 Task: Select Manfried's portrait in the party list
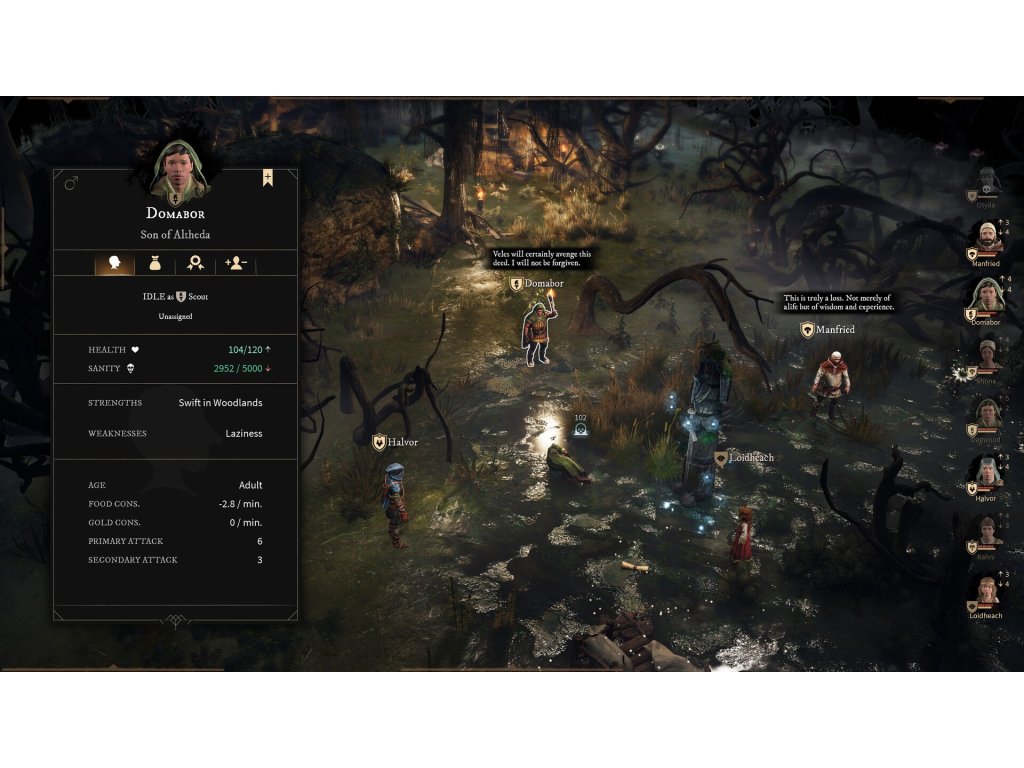coord(986,238)
